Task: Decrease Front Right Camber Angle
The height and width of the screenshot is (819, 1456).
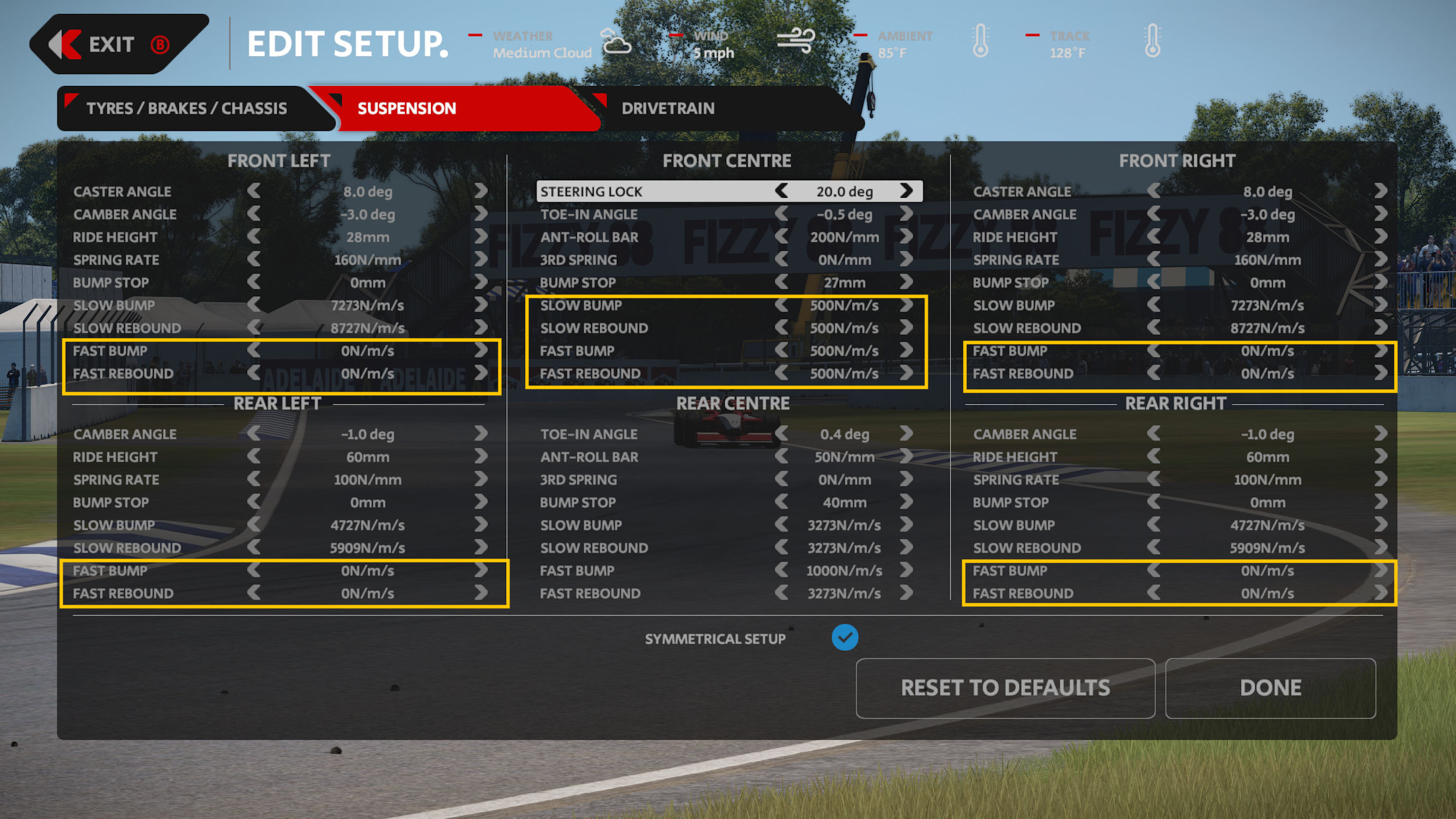Action: tap(1154, 214)
